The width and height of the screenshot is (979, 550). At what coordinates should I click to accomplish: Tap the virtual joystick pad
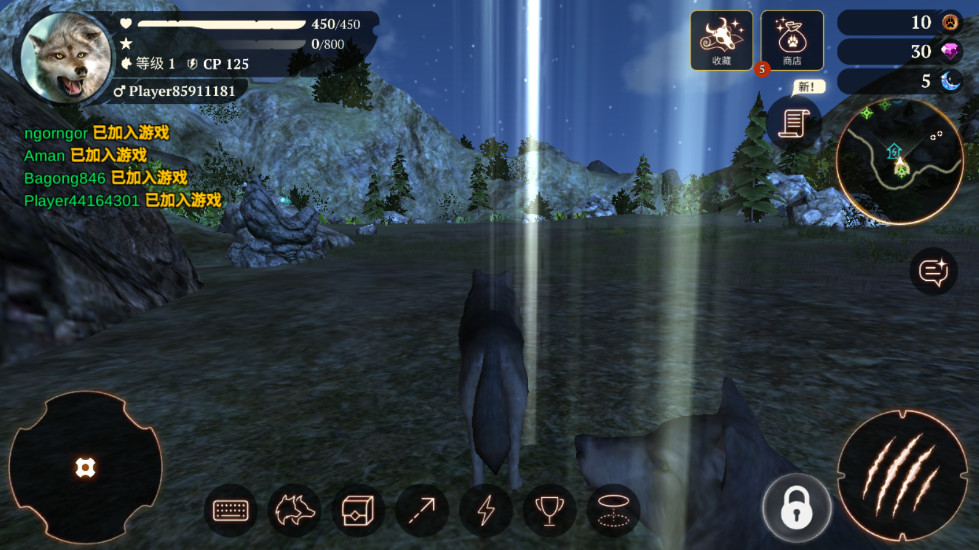85,467
